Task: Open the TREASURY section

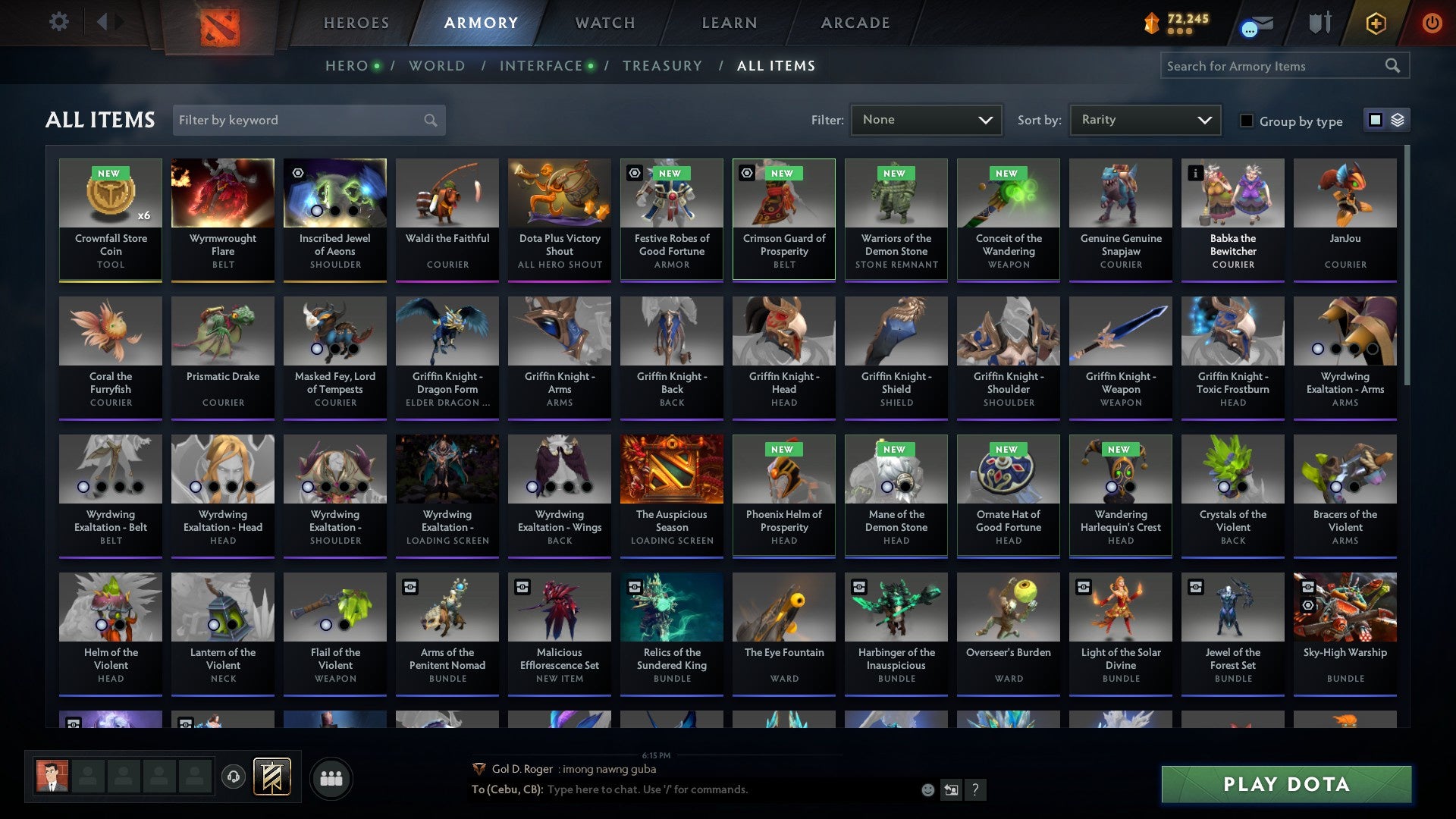Action: point(662,65)
